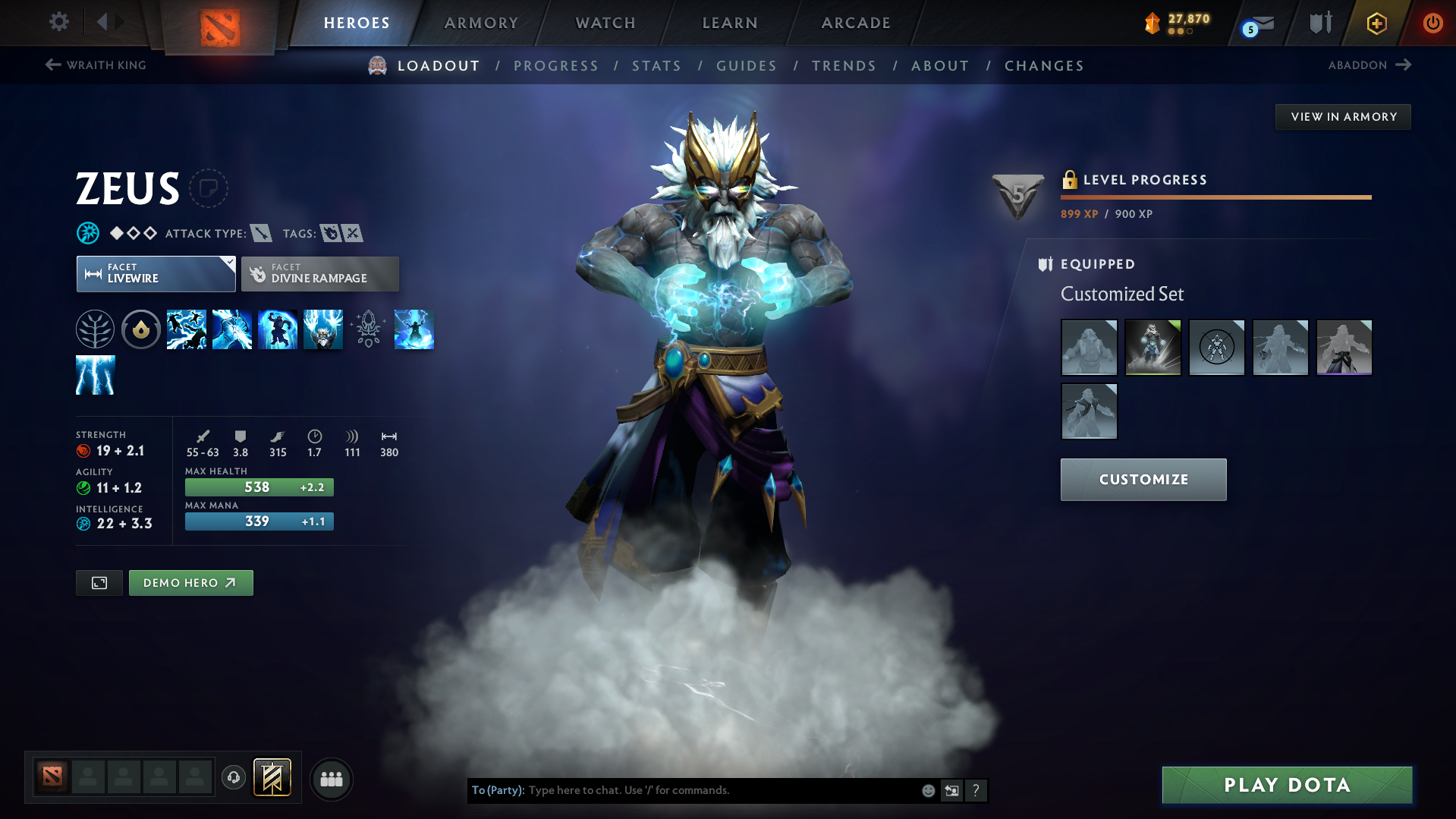Click the Aghanim's Scepter upgrade icon
The image size is (1456, 819).
pyautogui.click(x=370, y=329)
